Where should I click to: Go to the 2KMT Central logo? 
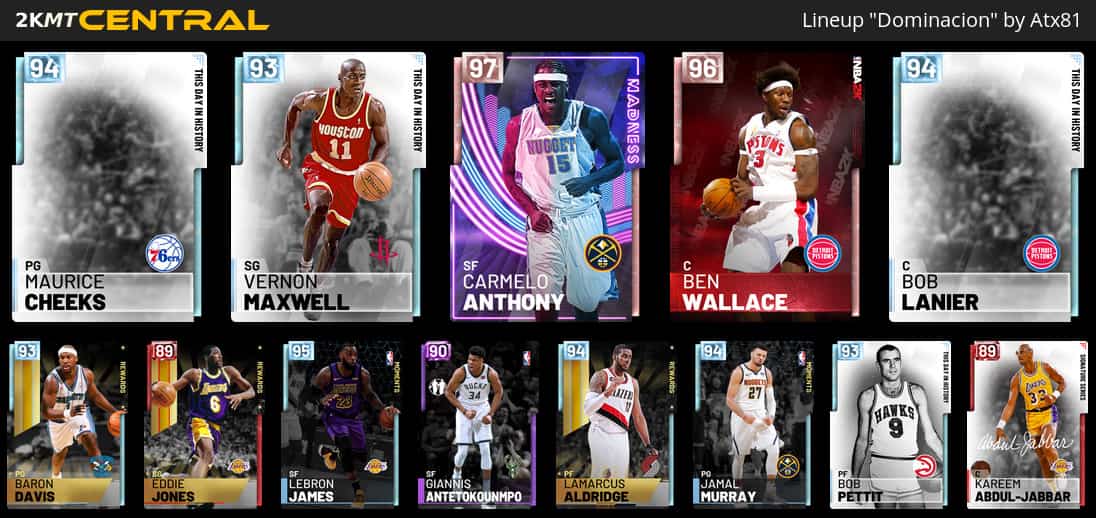point(137,20)
